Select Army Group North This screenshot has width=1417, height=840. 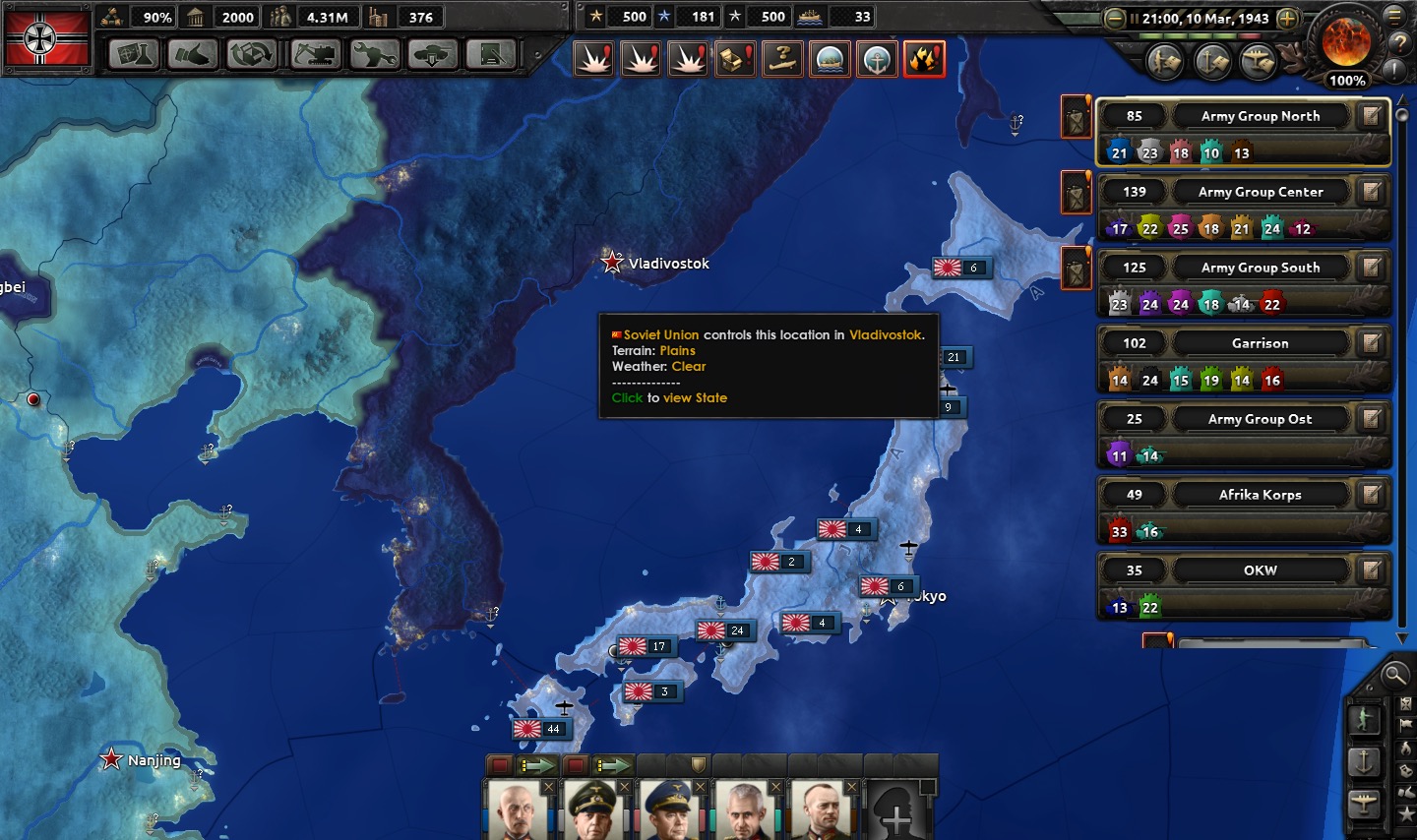click(x=1260, y=116)
